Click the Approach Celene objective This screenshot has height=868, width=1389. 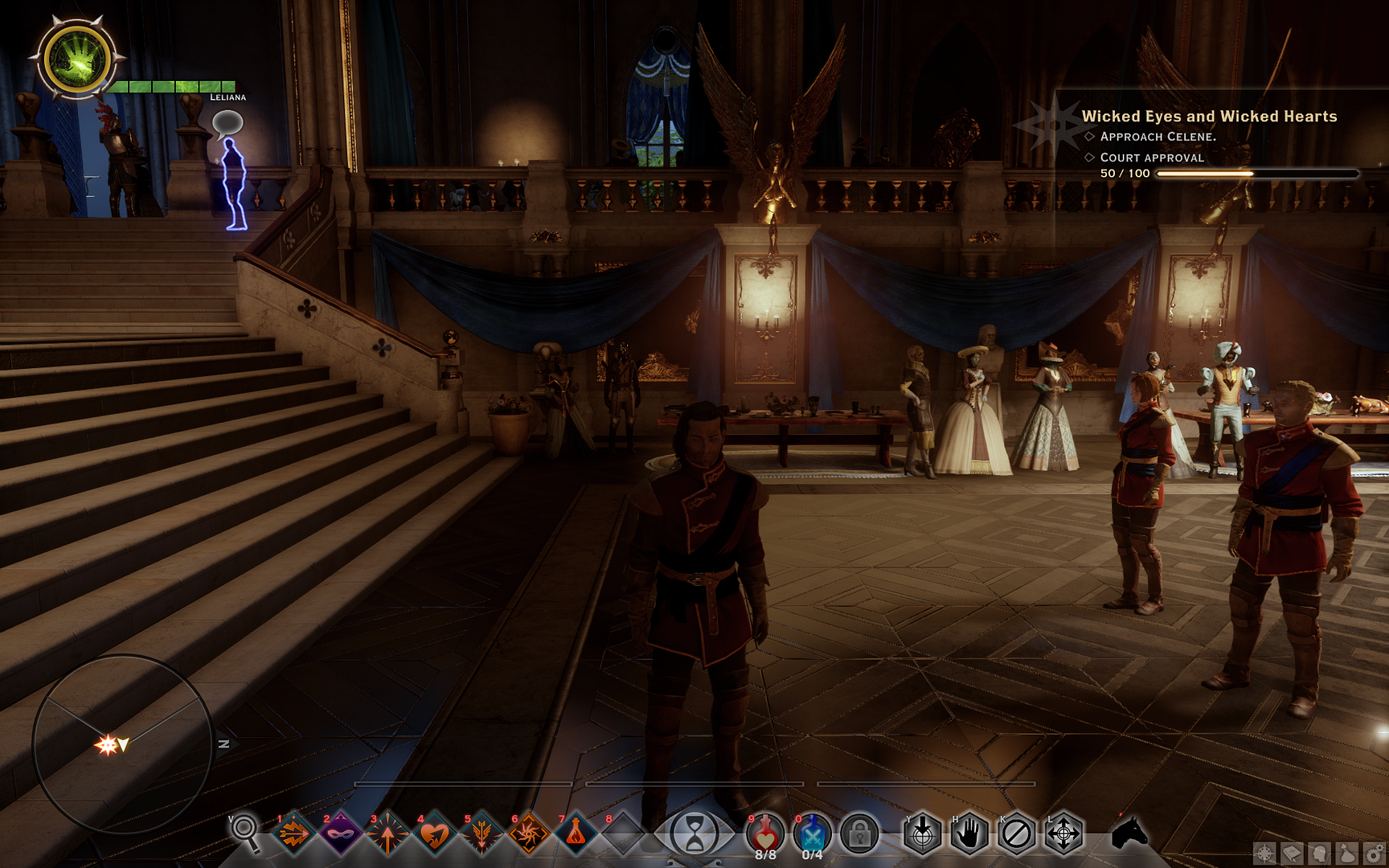point(1159,137)
